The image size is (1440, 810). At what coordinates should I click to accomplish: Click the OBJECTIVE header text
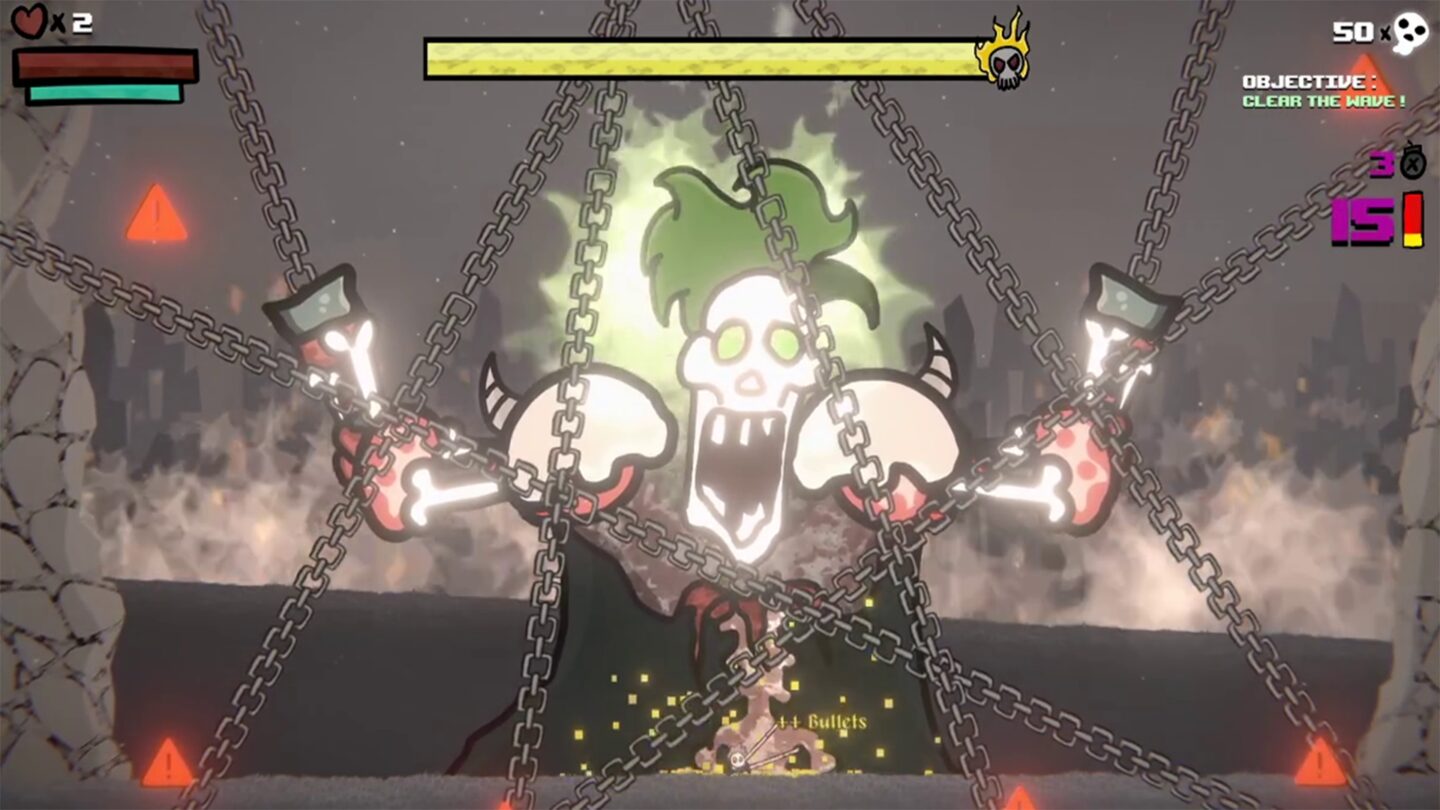pyautogui.click(x=1309, y=81)
